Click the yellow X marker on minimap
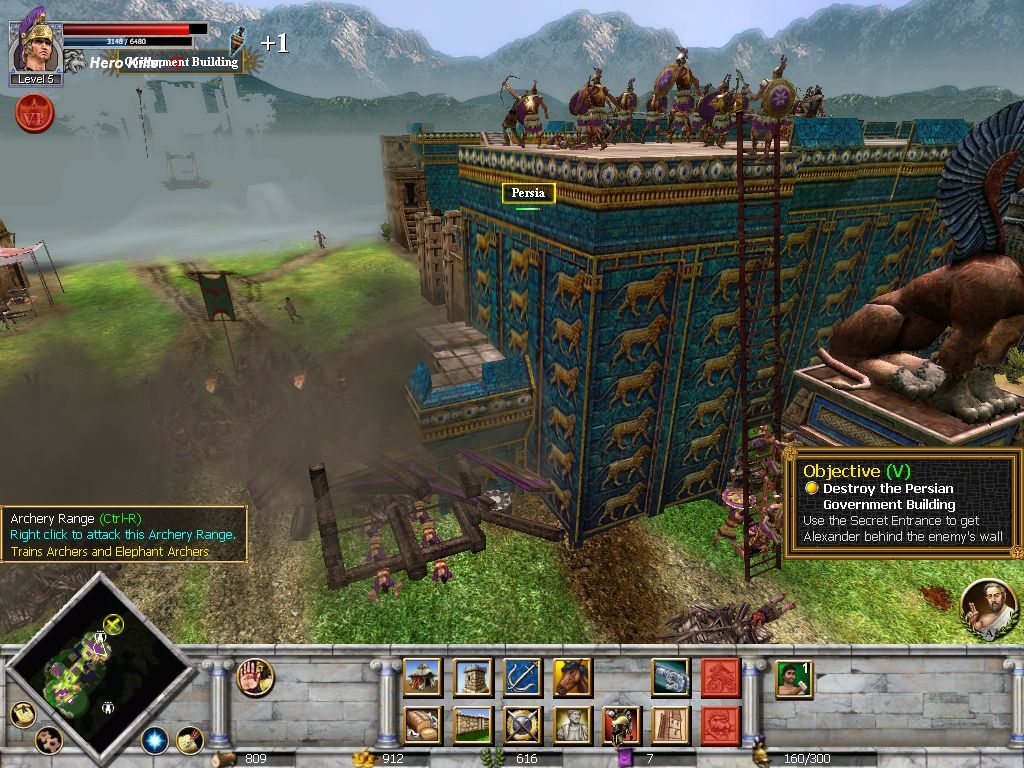The image size is (1024, 768). (114, 625)
